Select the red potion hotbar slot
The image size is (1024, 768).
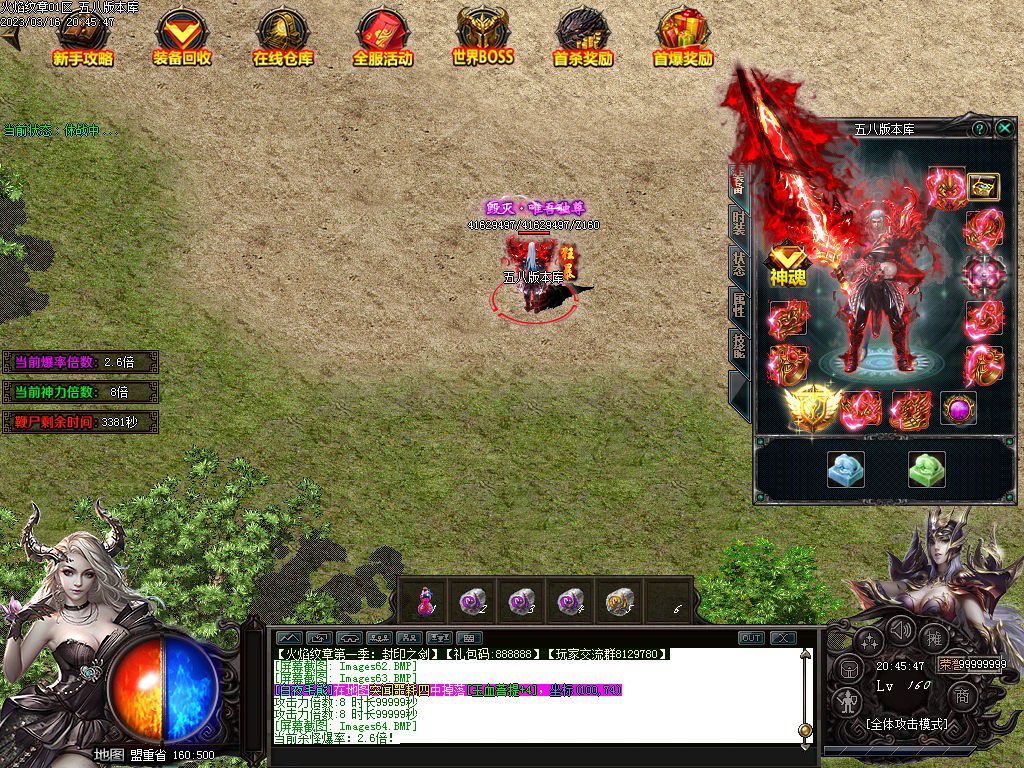(x=425, y=601)
